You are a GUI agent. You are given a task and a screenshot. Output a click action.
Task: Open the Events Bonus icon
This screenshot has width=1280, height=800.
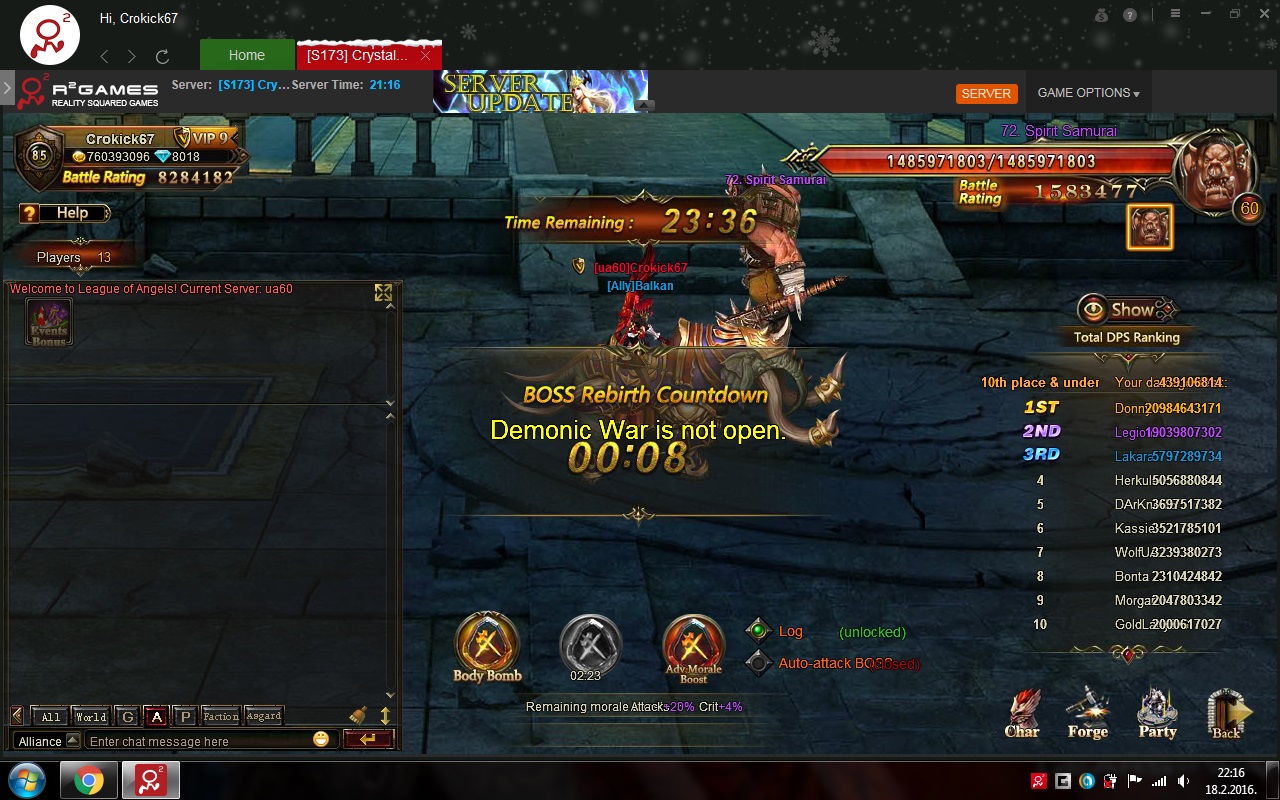(x=48, y=322)
